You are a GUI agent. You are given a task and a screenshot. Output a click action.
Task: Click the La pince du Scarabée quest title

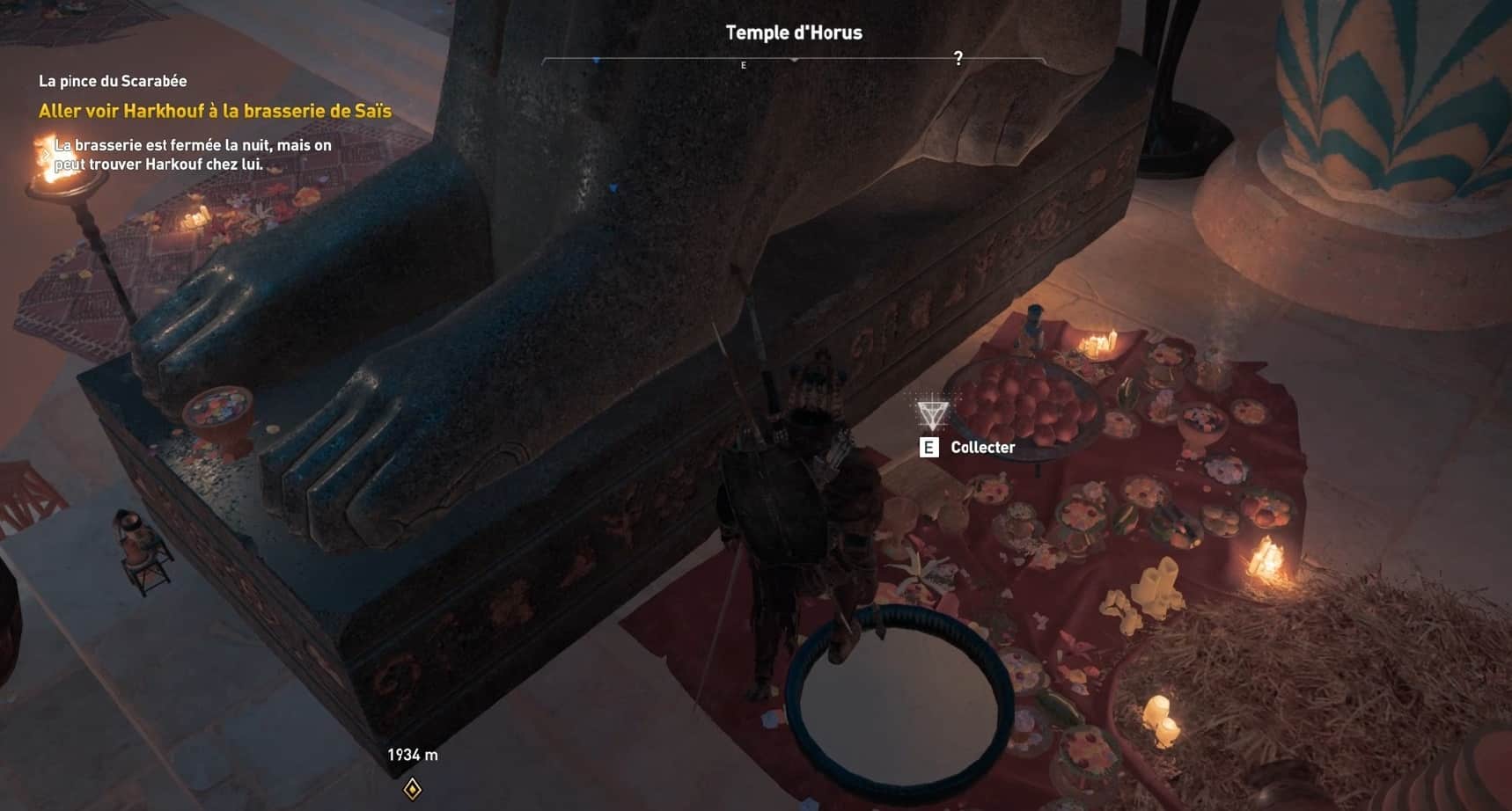(x=113, y=81)
